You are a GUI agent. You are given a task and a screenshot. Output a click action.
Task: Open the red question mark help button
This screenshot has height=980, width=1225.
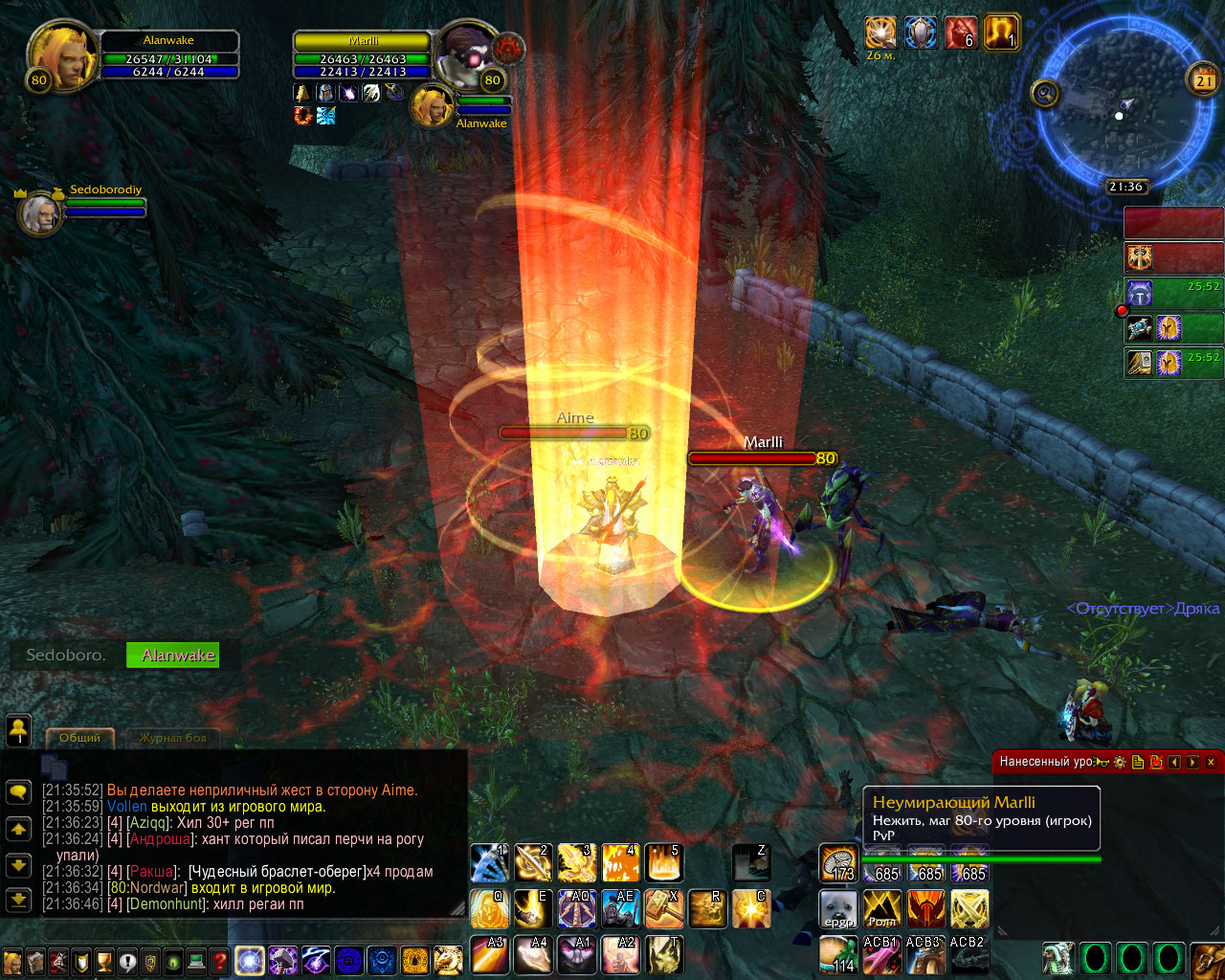220,961
